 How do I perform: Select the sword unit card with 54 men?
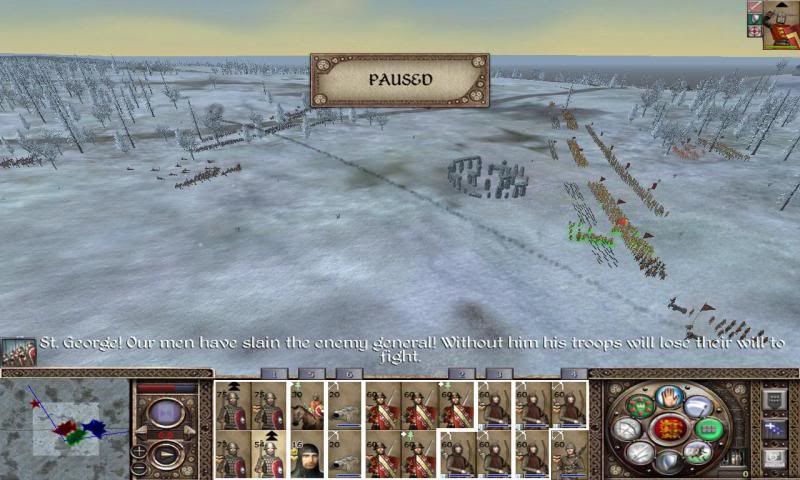(x=269, y=454)
